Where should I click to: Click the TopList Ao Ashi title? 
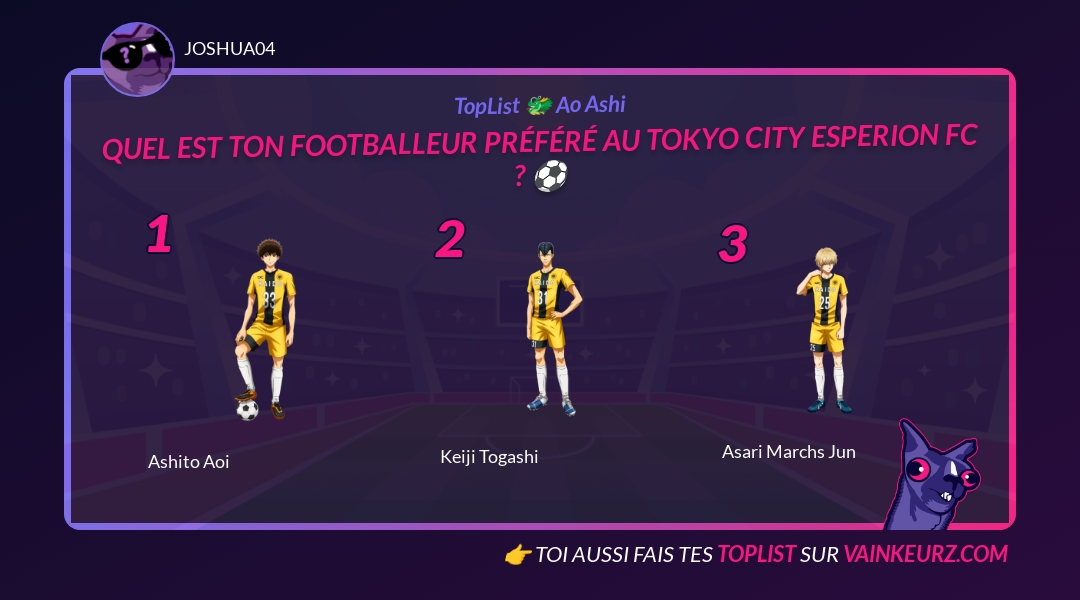[540, 105]
